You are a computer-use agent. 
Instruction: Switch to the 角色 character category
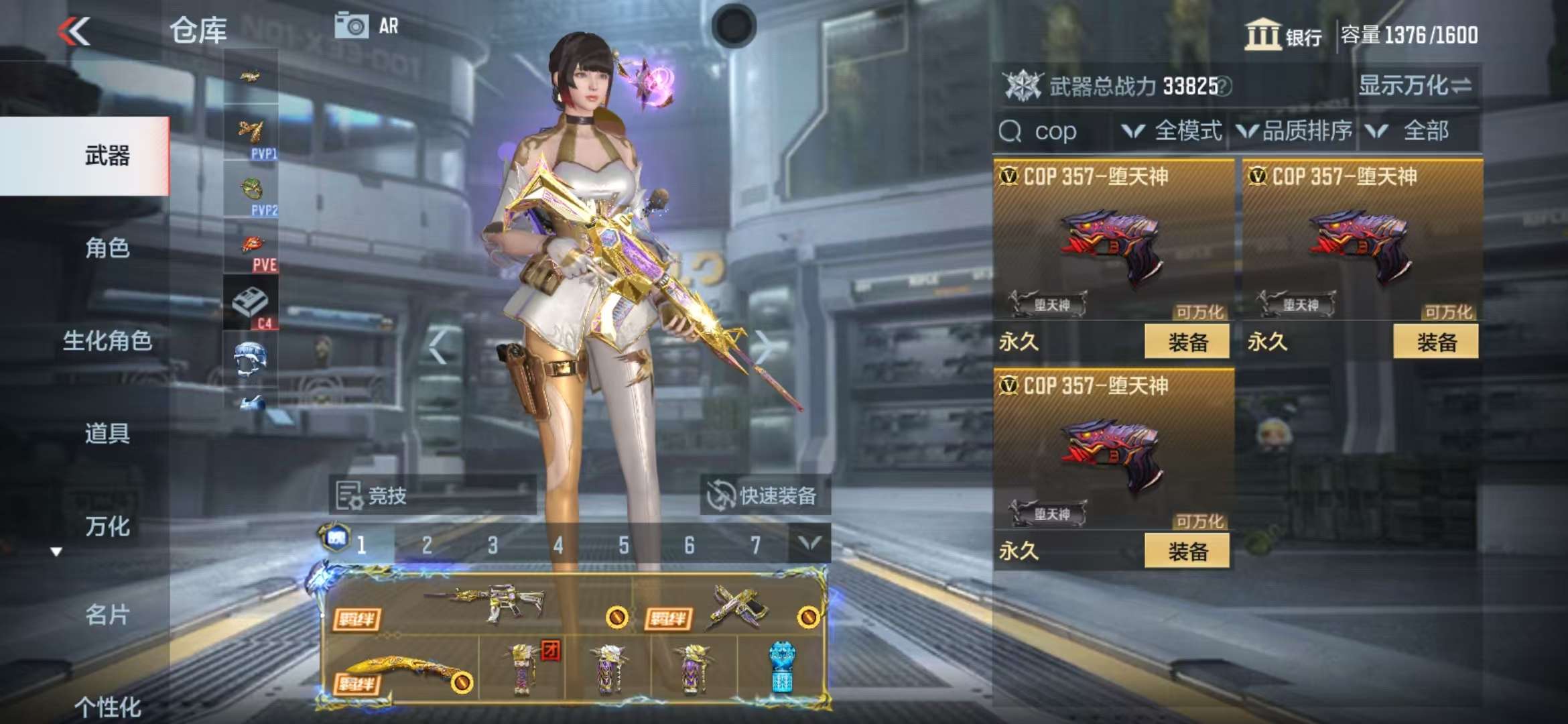pyautogui.click(x=107, y=248)
